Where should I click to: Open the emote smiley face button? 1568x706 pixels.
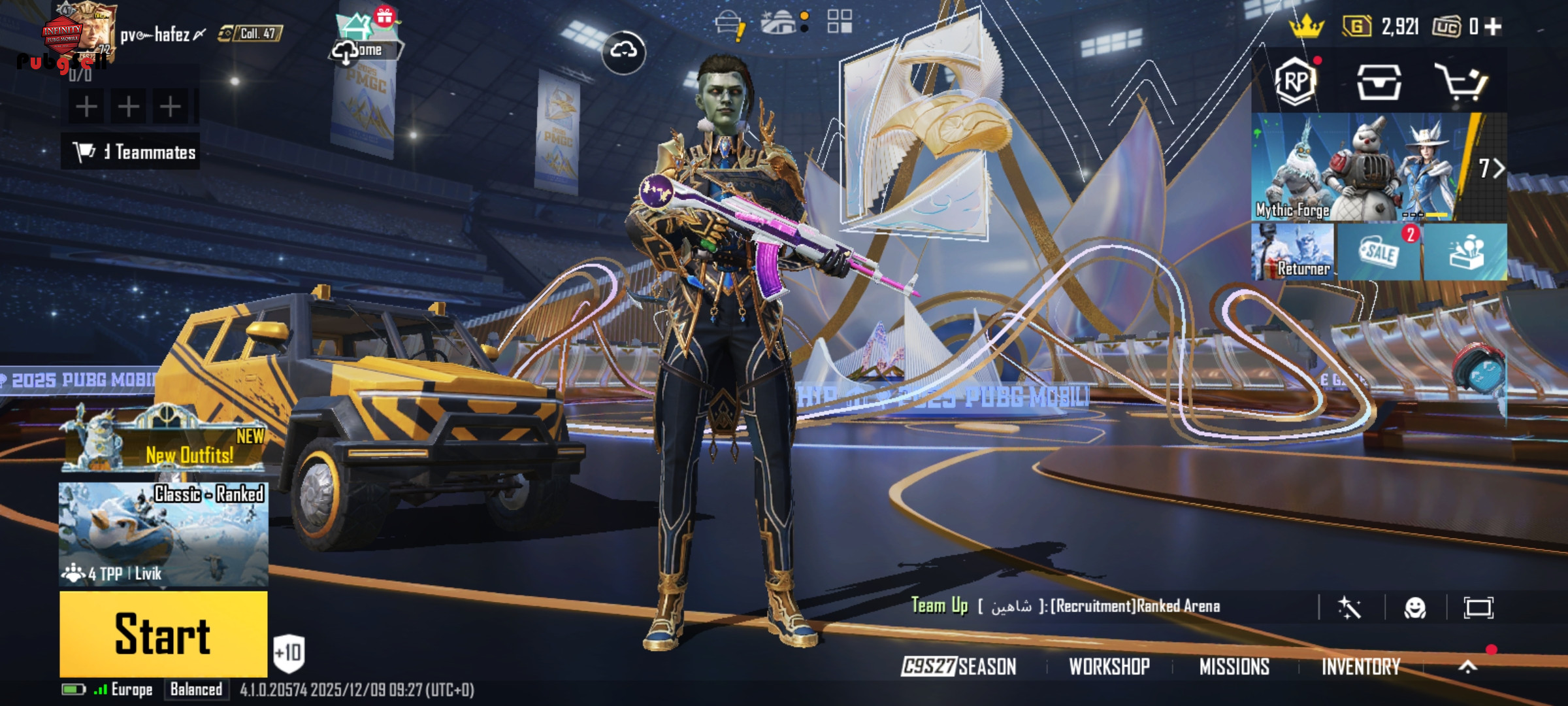1415,608
